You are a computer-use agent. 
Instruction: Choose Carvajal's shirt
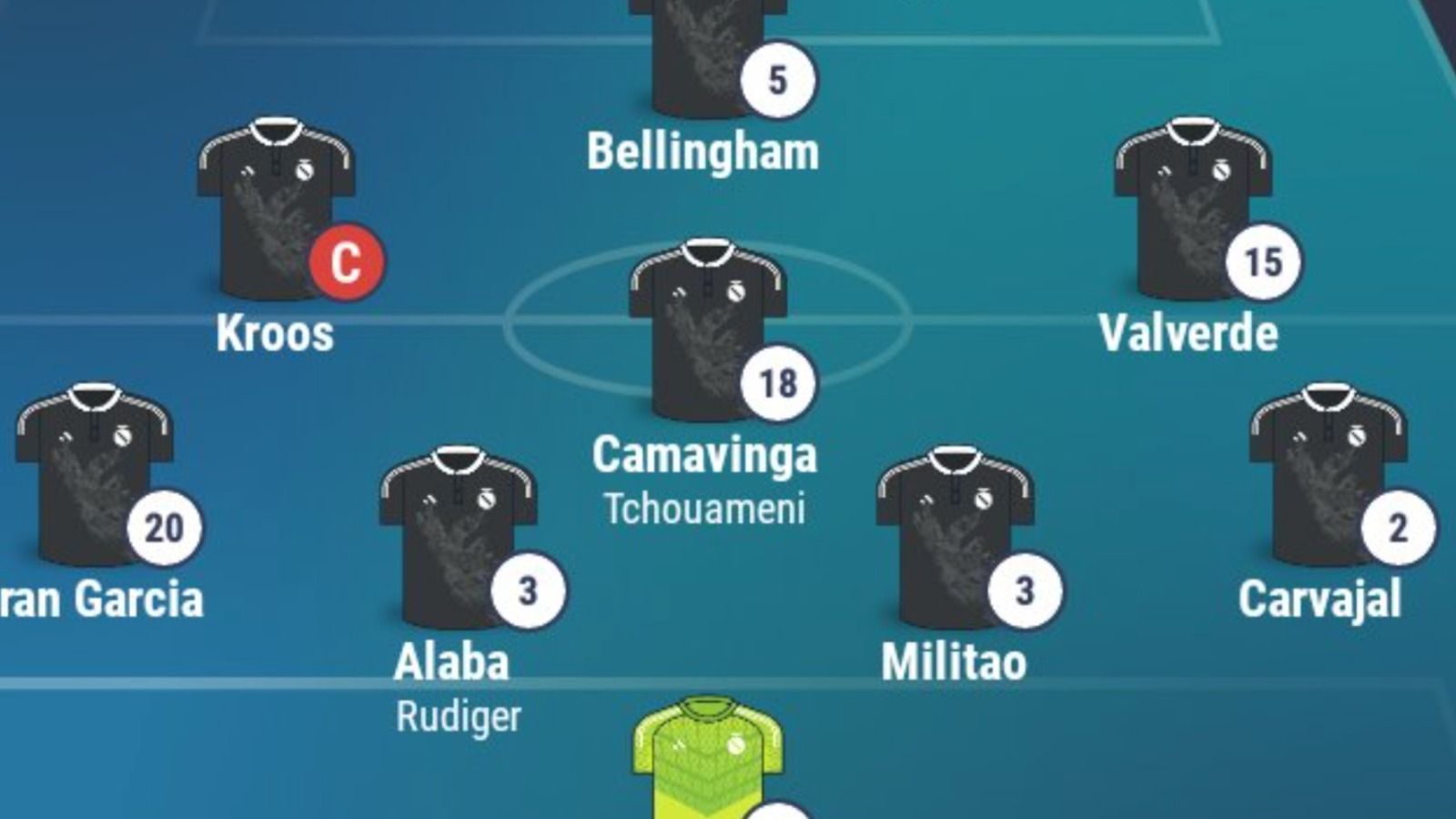pyautogui.click(x=1327, y=473)
